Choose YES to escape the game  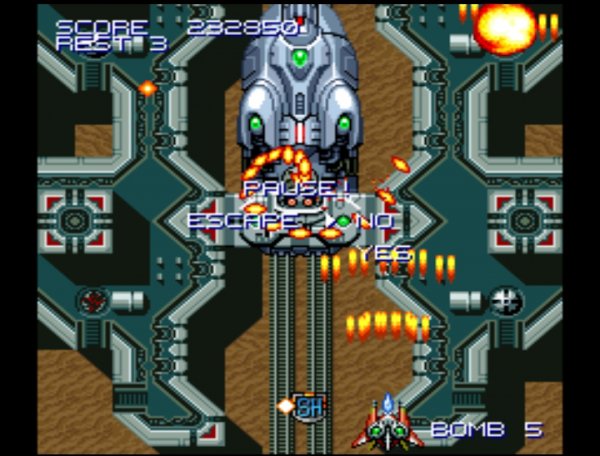coord(385,254)
